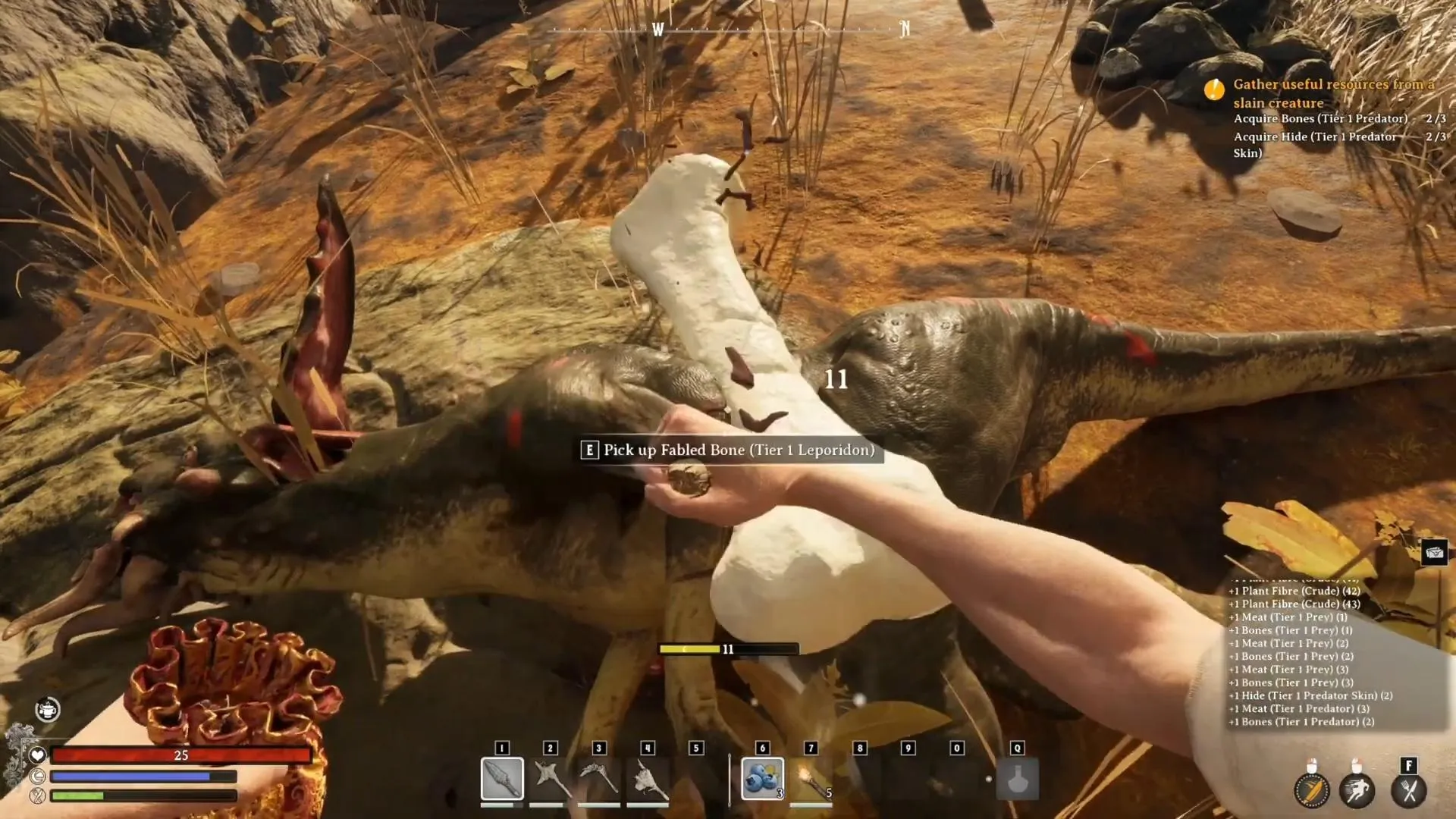Viewport: 1456px width, 819px height.
Task: Select the torch in the hotbar
Action: tap(811, 779)
